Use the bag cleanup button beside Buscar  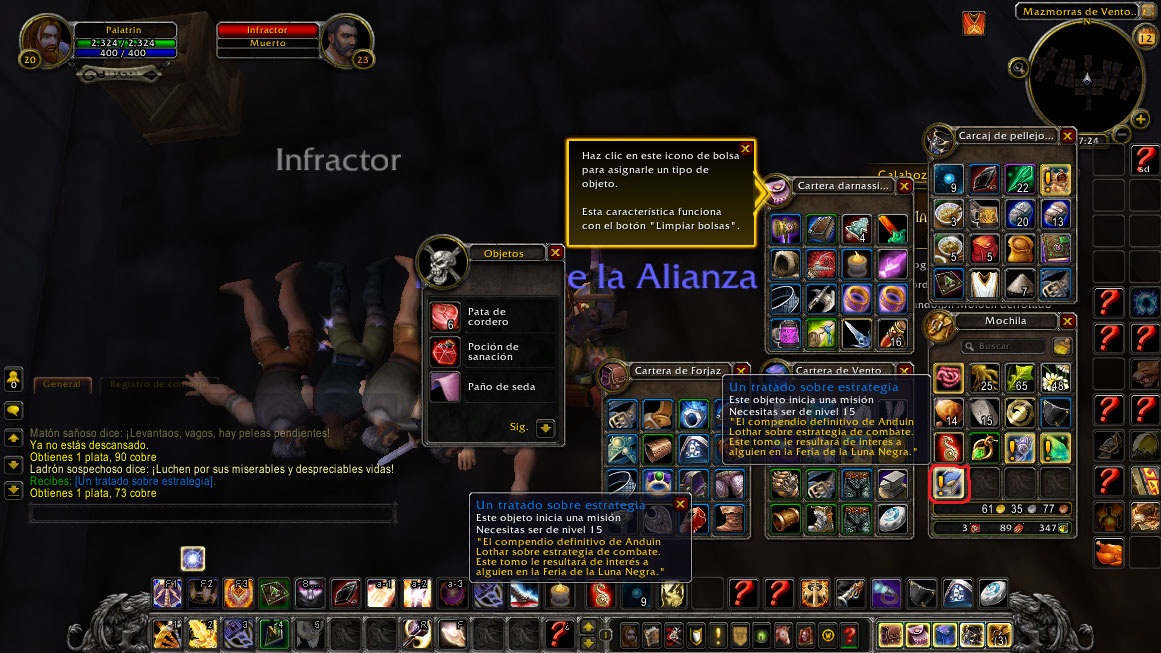[1061, 346]
